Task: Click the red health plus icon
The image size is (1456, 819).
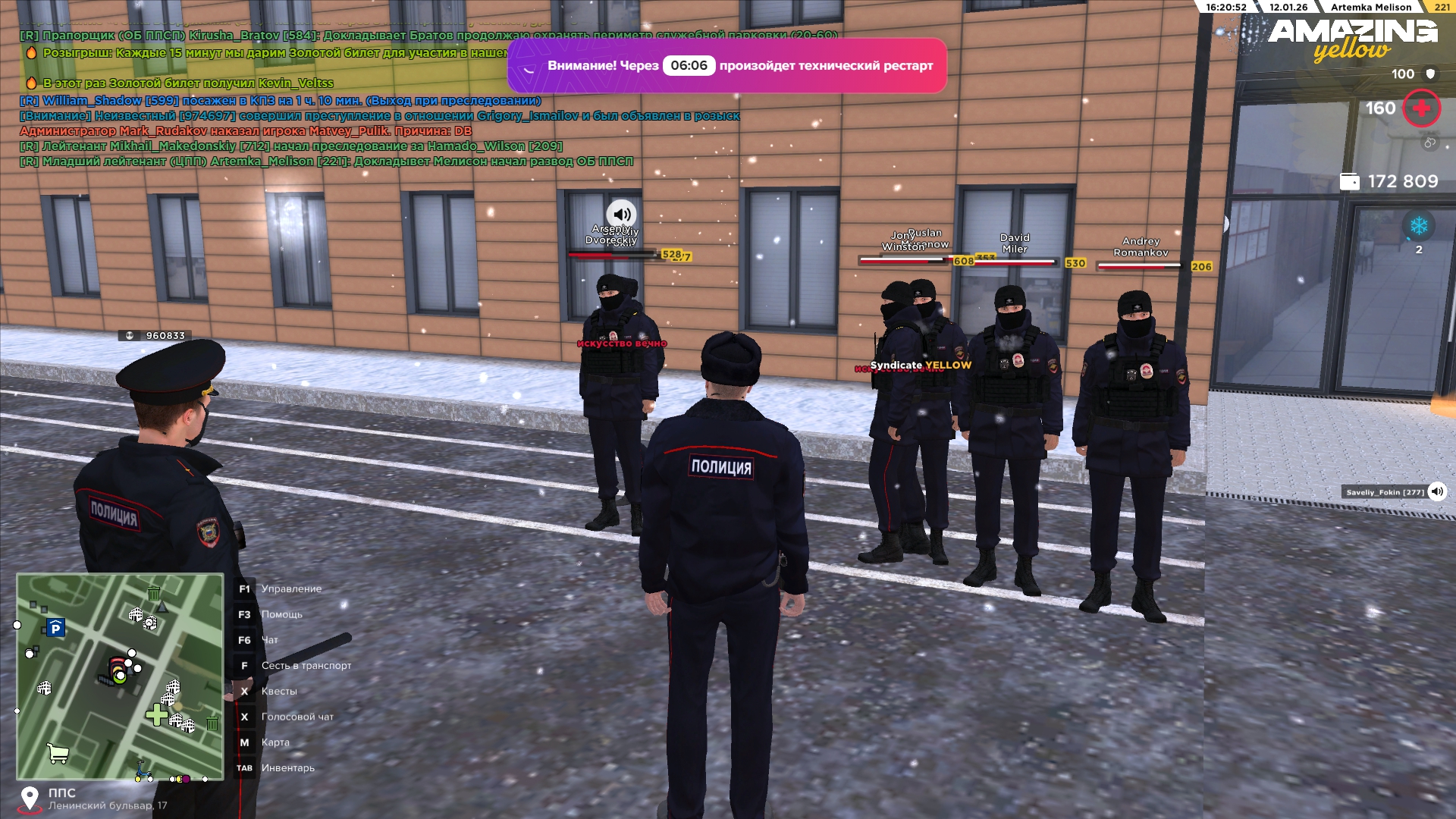Action: click(x=1421, y=108)
